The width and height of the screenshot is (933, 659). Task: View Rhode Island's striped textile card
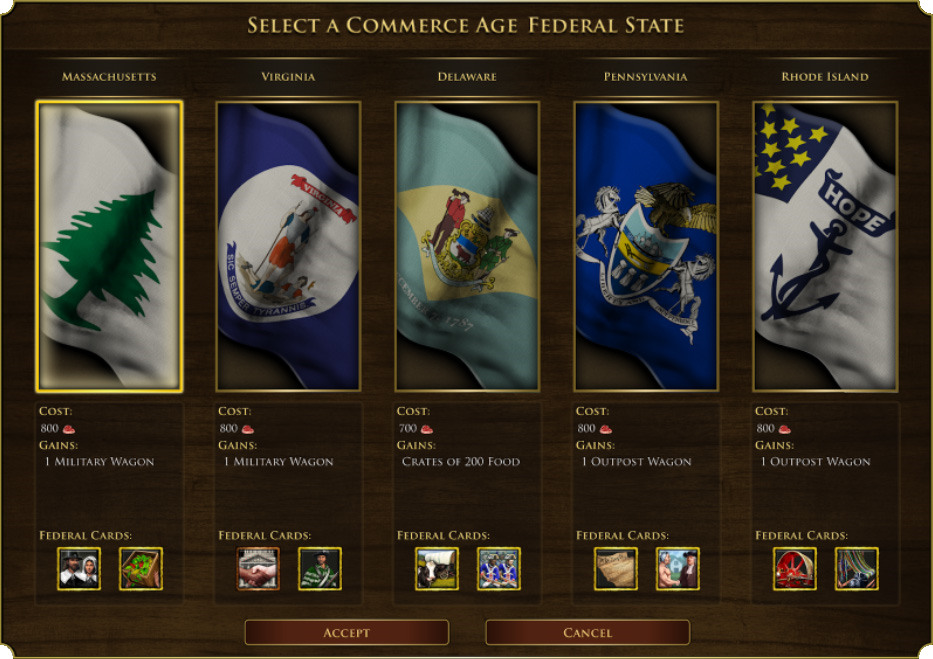pos(857,568)
